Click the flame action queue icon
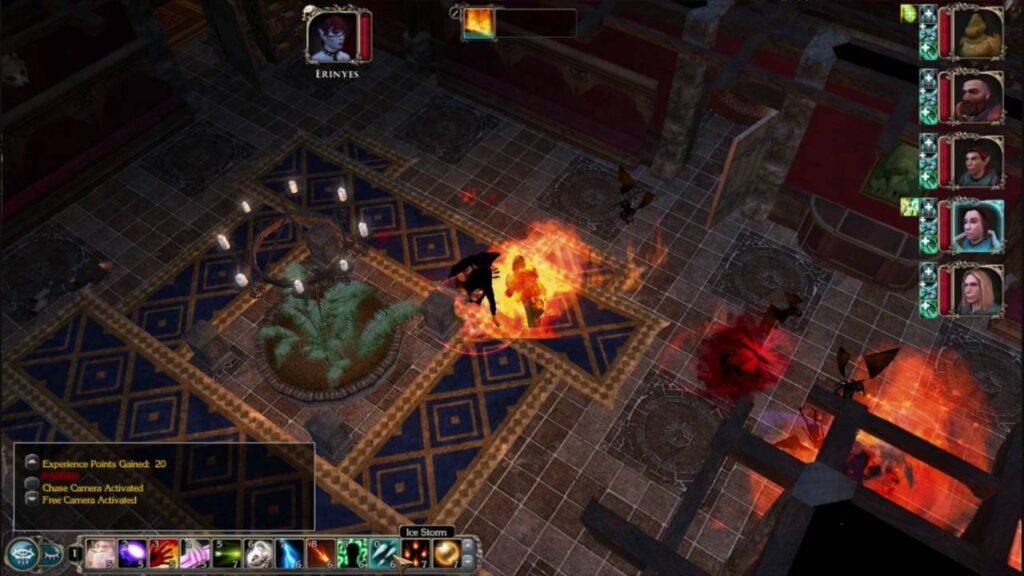 tap(477, 23)
